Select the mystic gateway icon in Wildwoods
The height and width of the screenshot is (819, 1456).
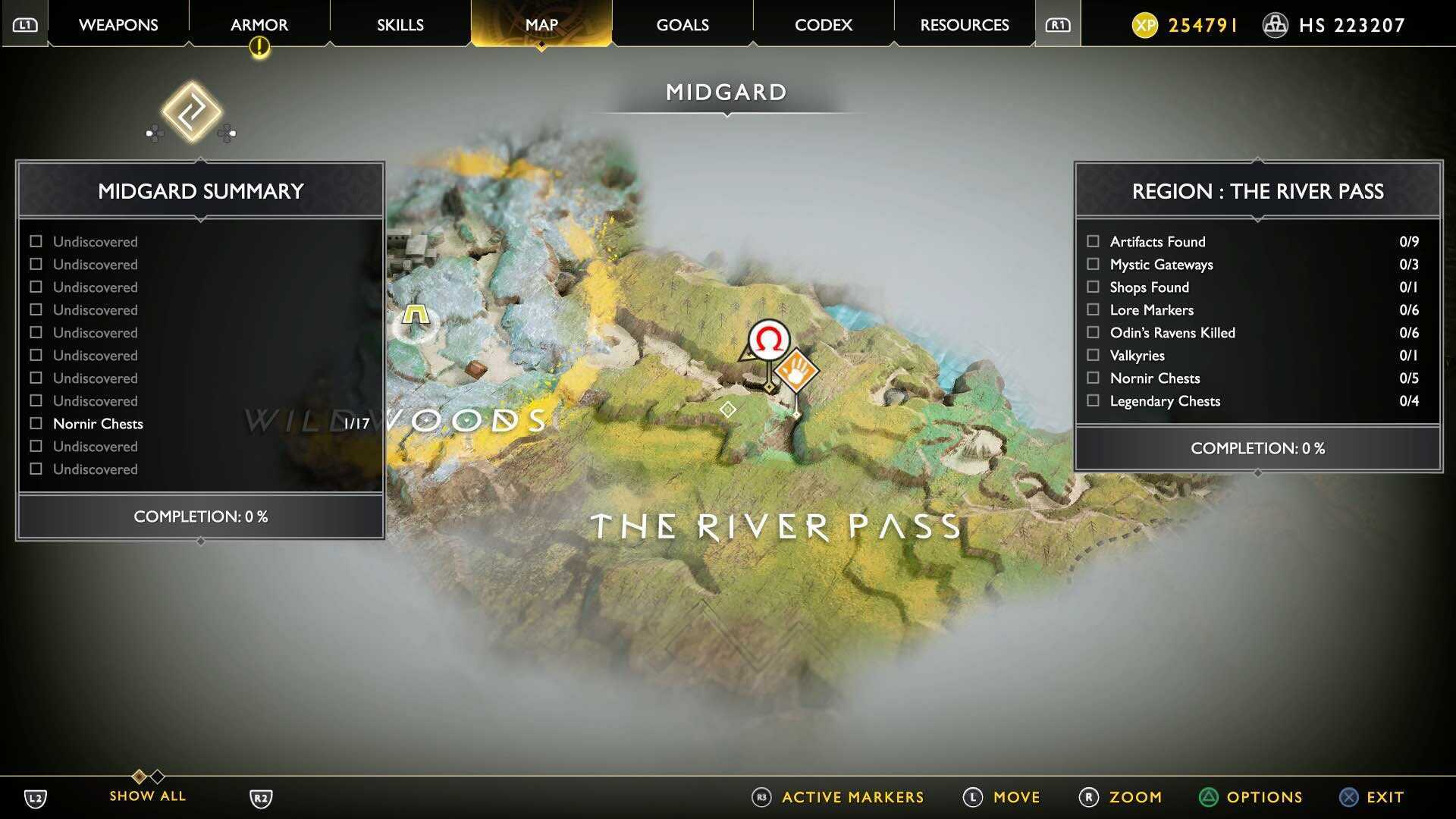click(x=414, y=312)
